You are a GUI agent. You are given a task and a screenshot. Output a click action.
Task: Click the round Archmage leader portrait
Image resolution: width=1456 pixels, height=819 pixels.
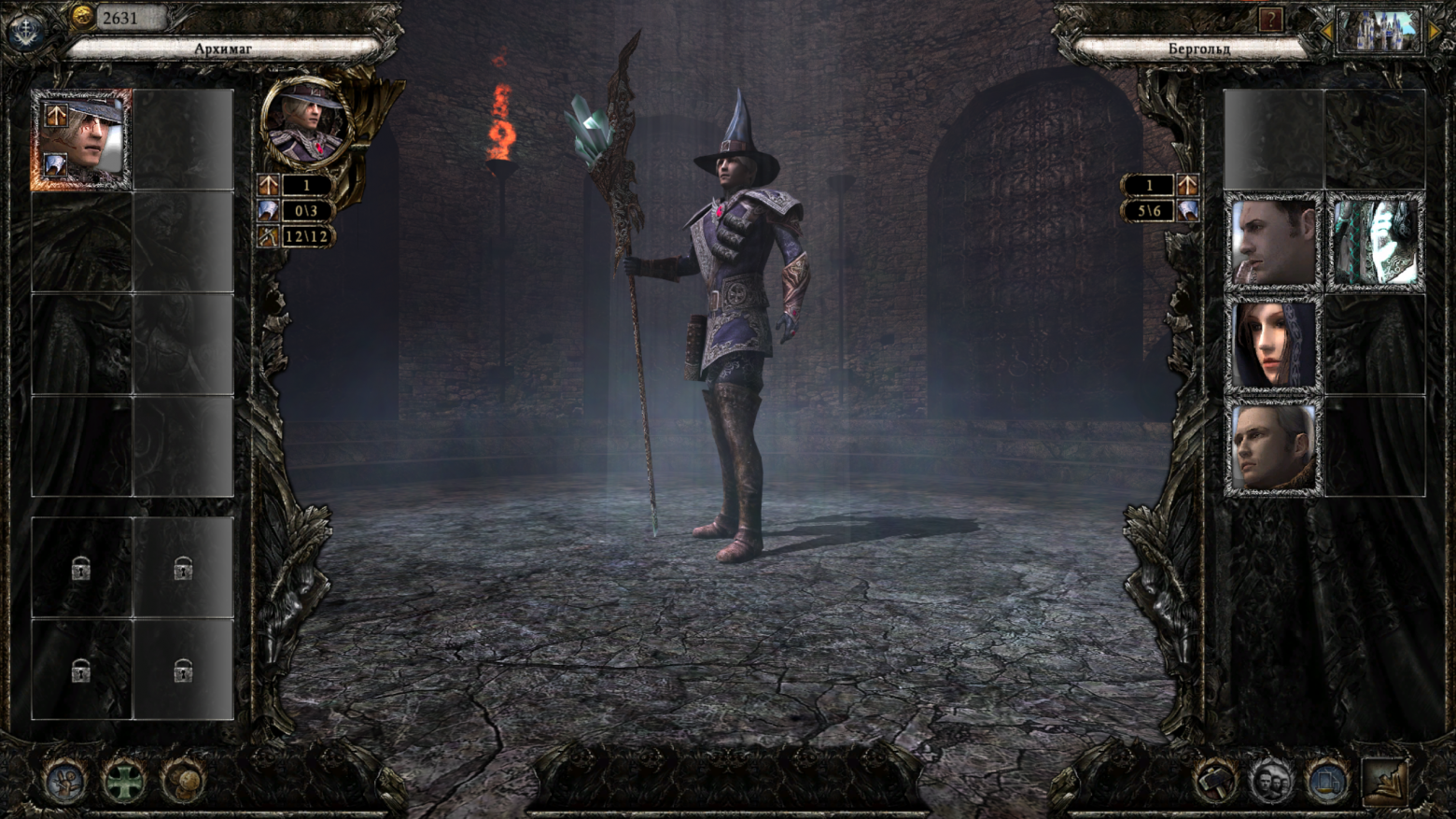click(305, 121)
